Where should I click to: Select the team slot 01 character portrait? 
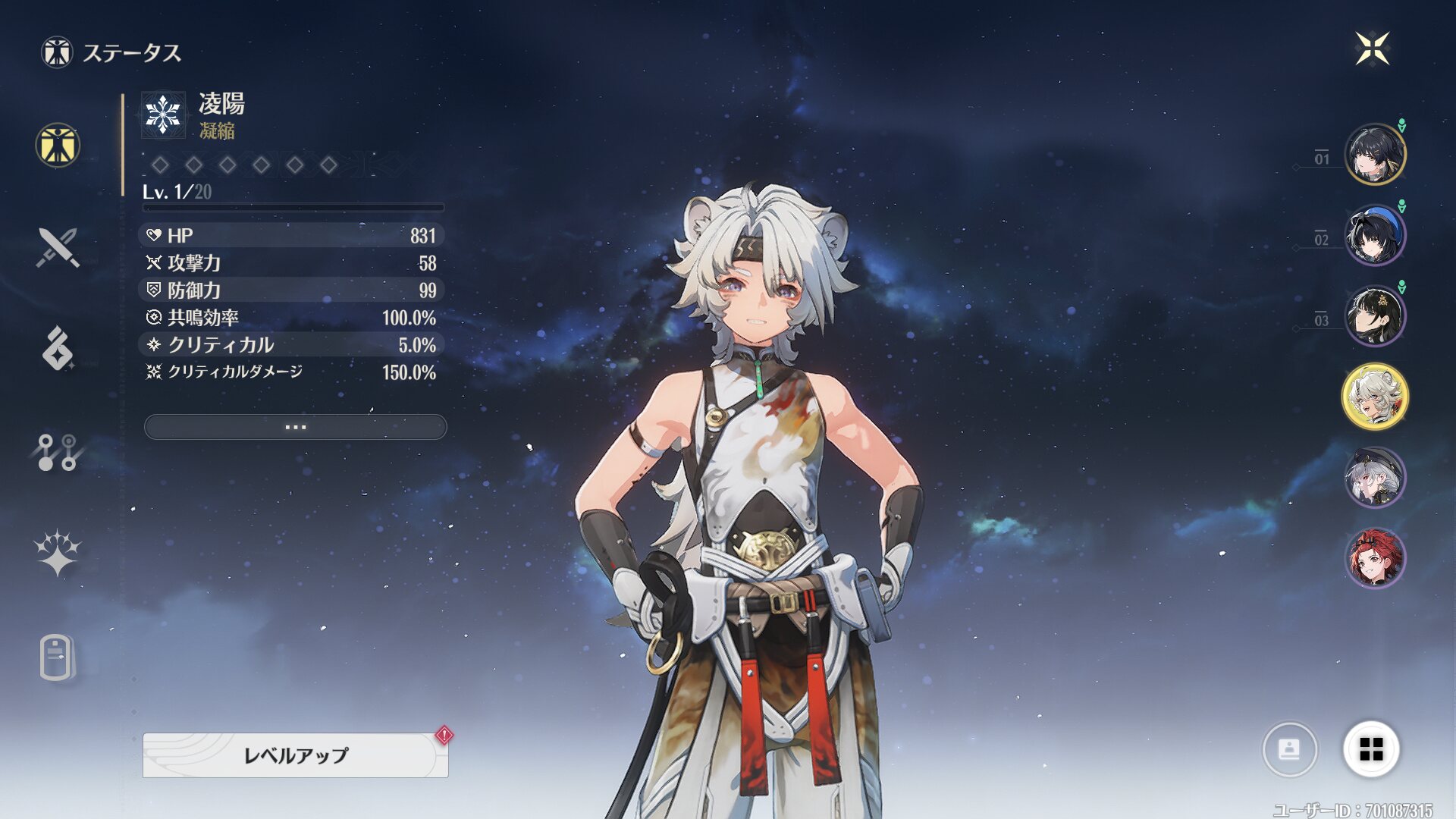click(1374, 154)
